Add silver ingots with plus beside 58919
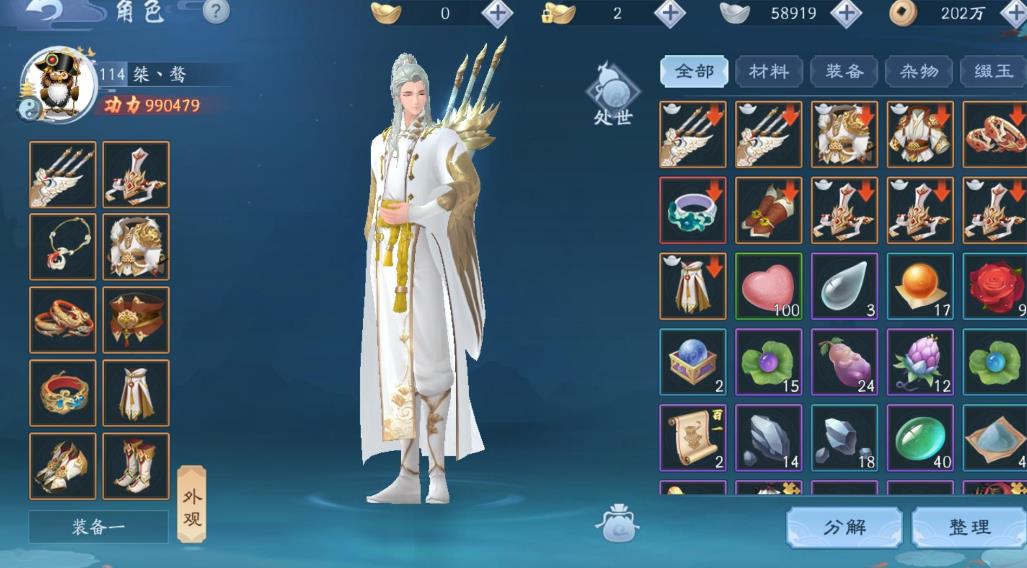 click(846, 14)
